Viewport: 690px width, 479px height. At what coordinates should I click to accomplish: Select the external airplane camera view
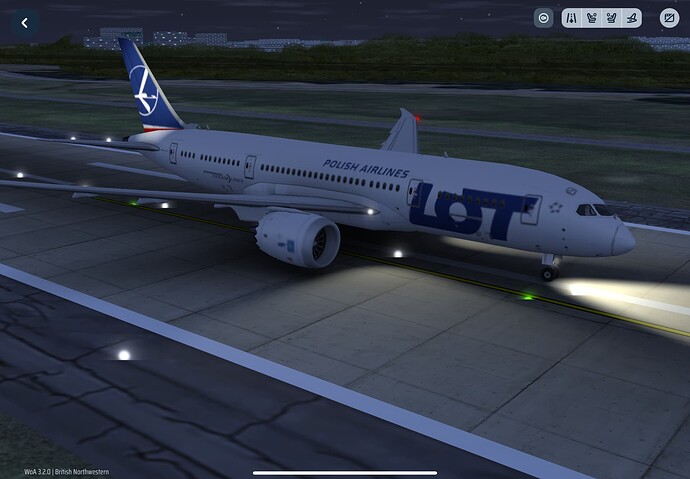[x=631, y=18]
